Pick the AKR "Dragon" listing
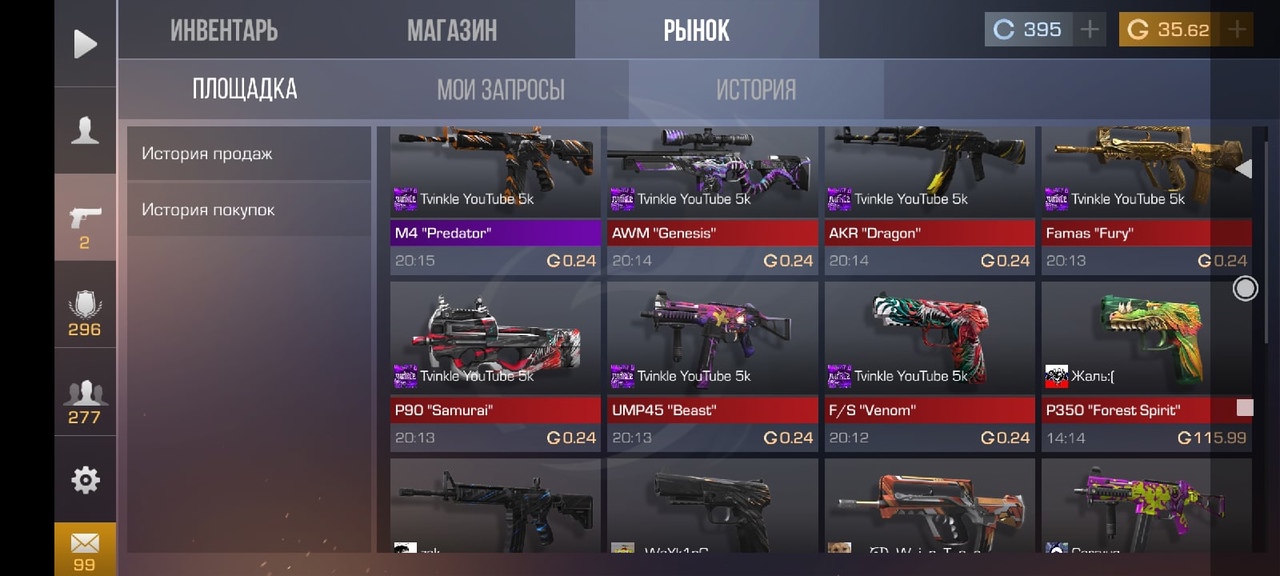The height and width of the screenshot is (576, 1280). (x=929, y=200)
